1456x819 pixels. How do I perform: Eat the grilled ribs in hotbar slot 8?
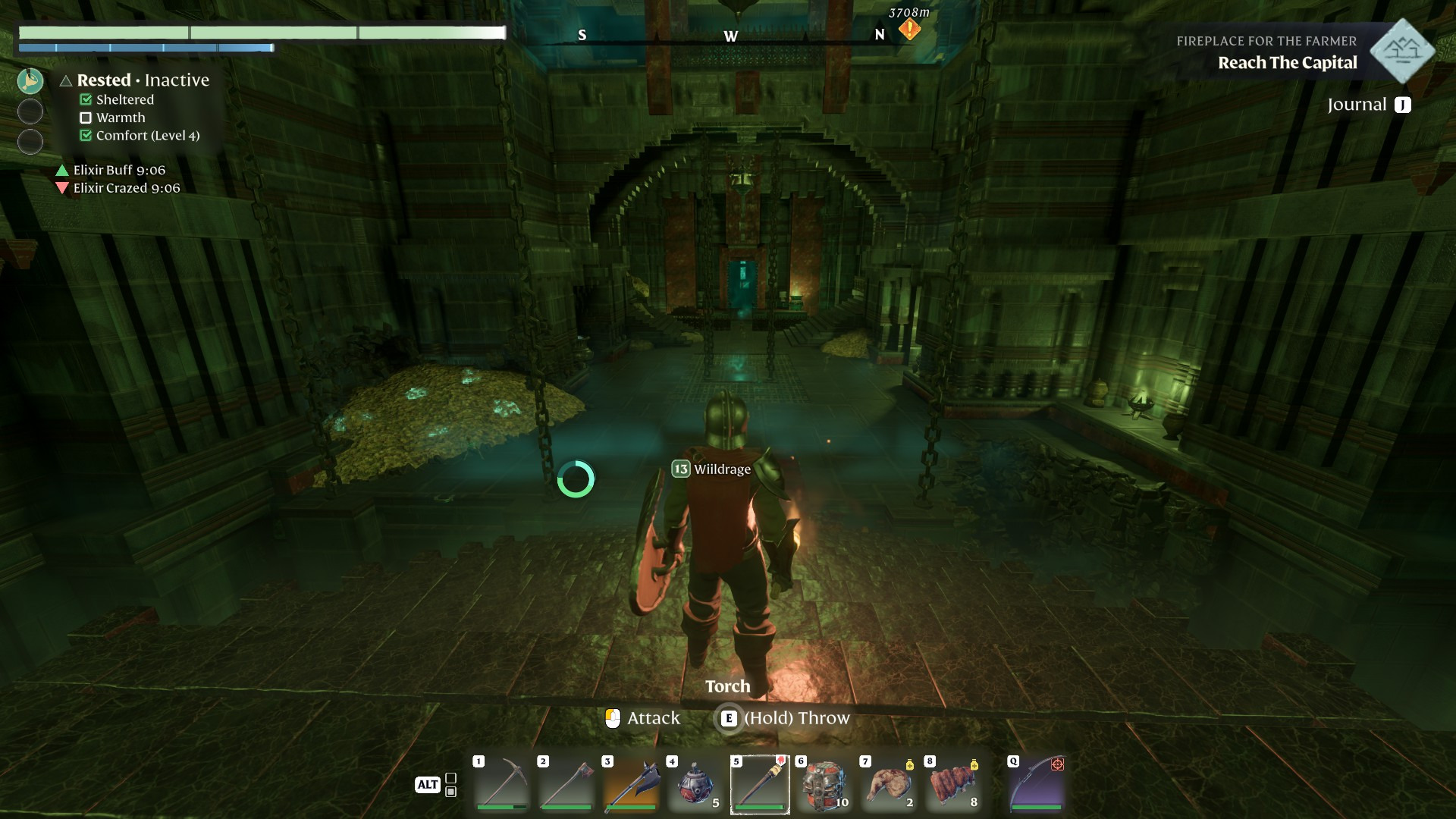(x=953, y=784)
